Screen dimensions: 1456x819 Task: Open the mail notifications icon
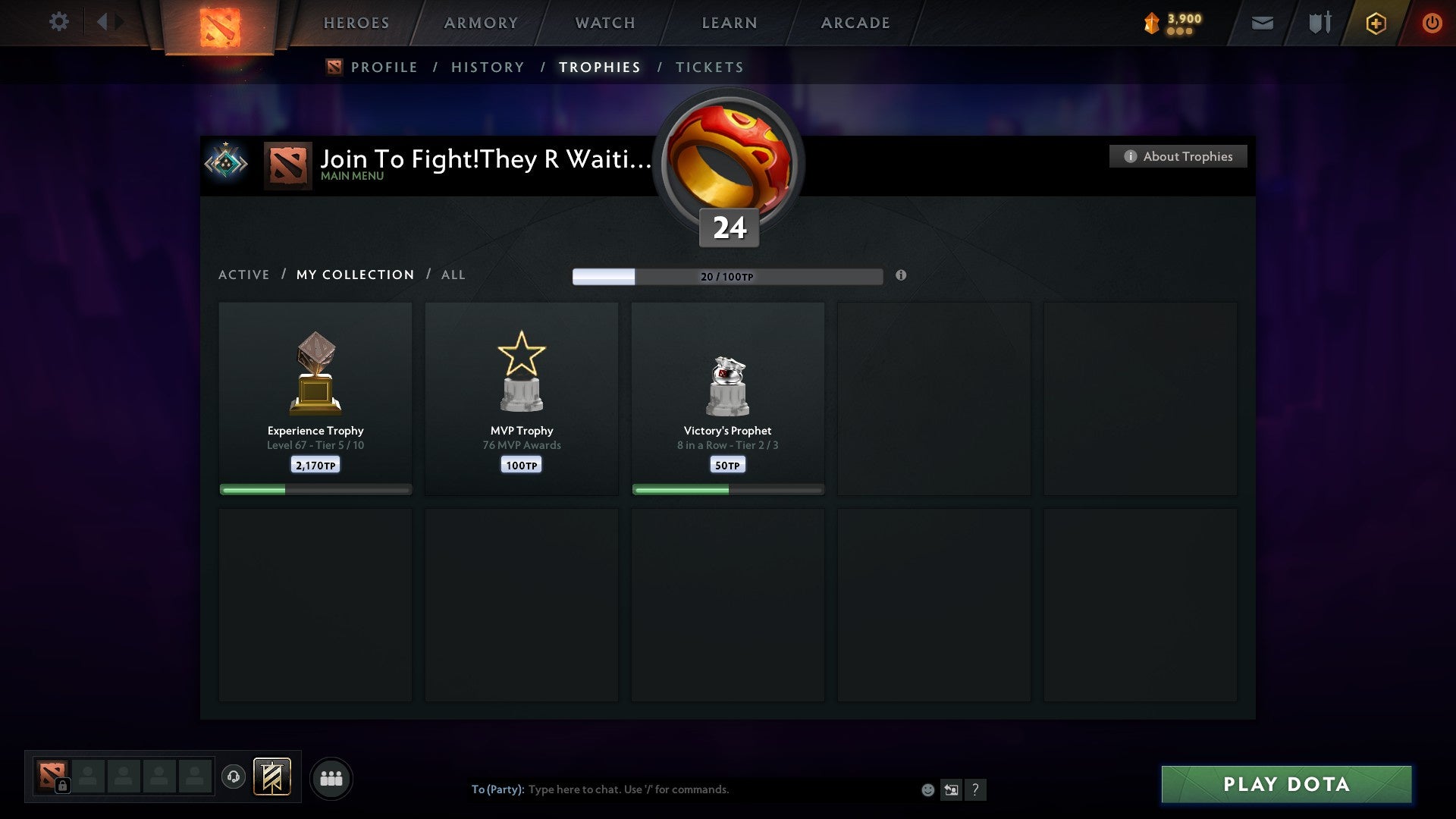click(1263, 24)
